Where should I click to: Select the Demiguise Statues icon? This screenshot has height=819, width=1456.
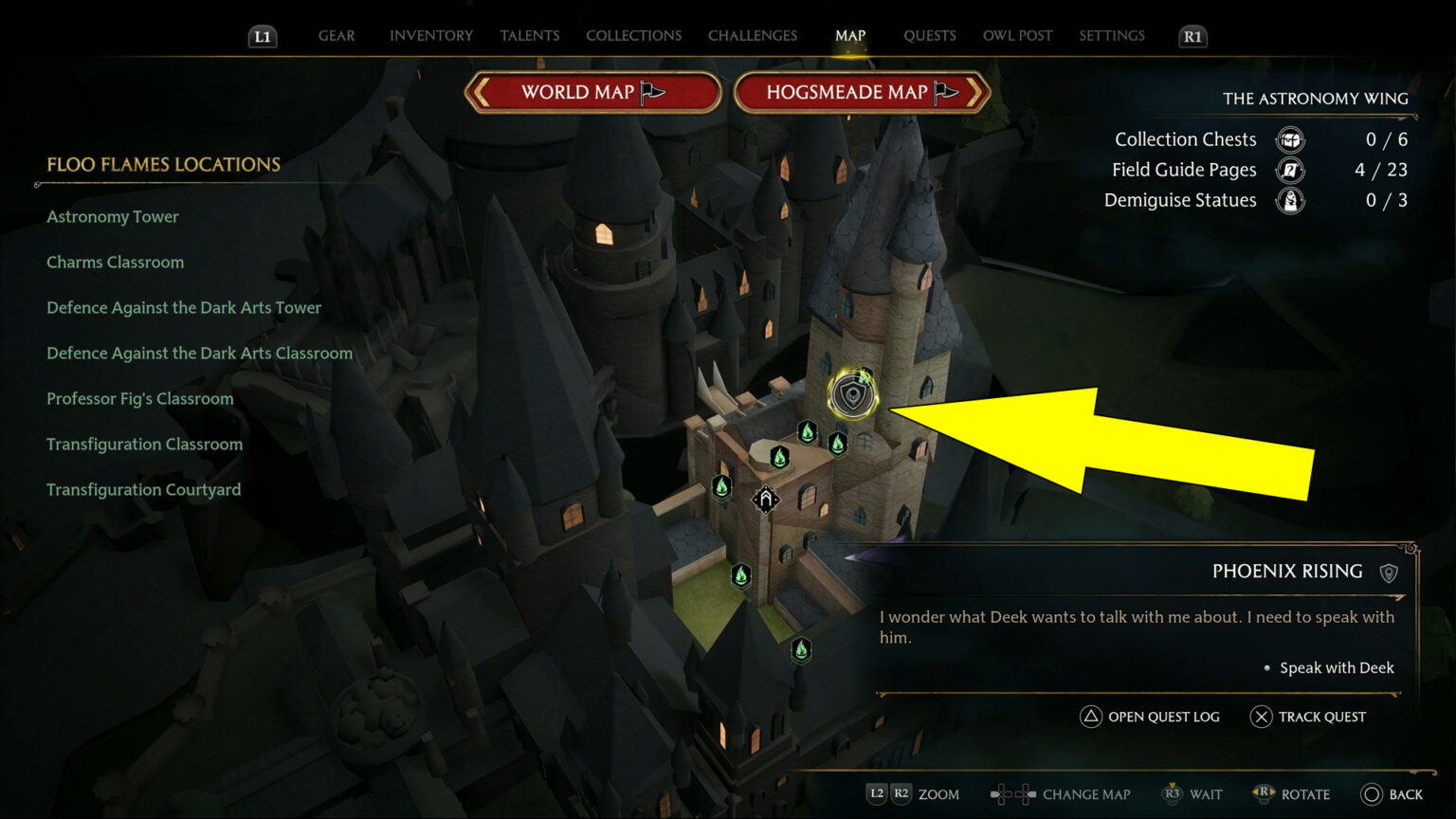1289,200
